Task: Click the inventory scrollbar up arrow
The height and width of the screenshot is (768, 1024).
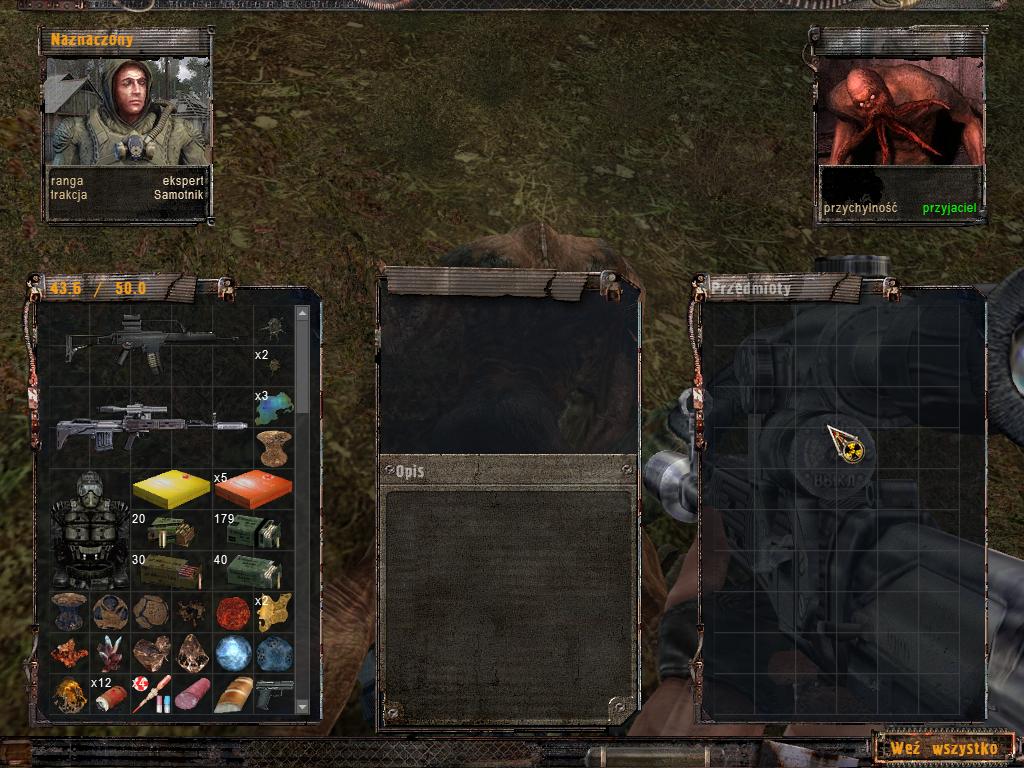Action: [x=303, y=314]
